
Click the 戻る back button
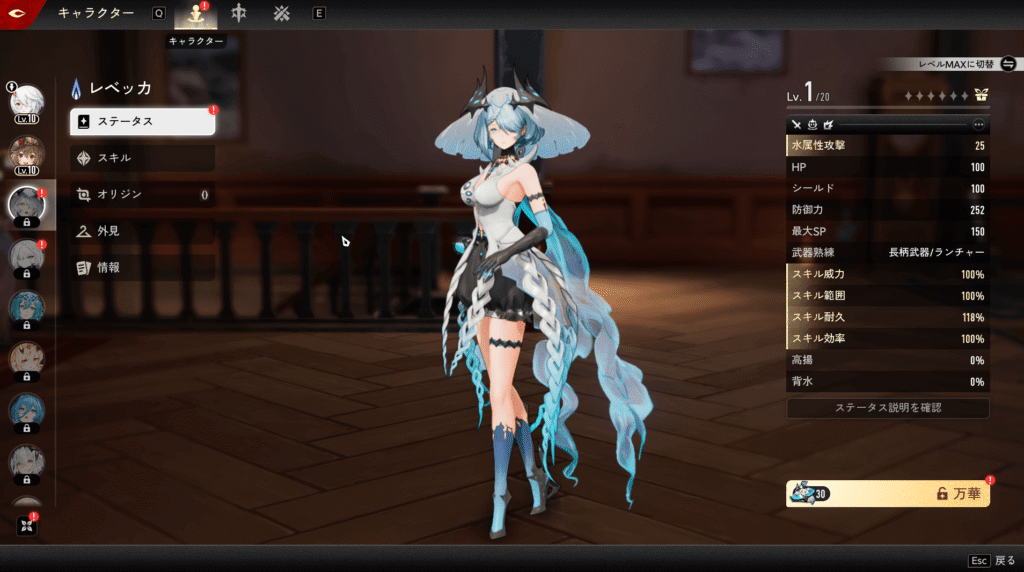point(992,560)
